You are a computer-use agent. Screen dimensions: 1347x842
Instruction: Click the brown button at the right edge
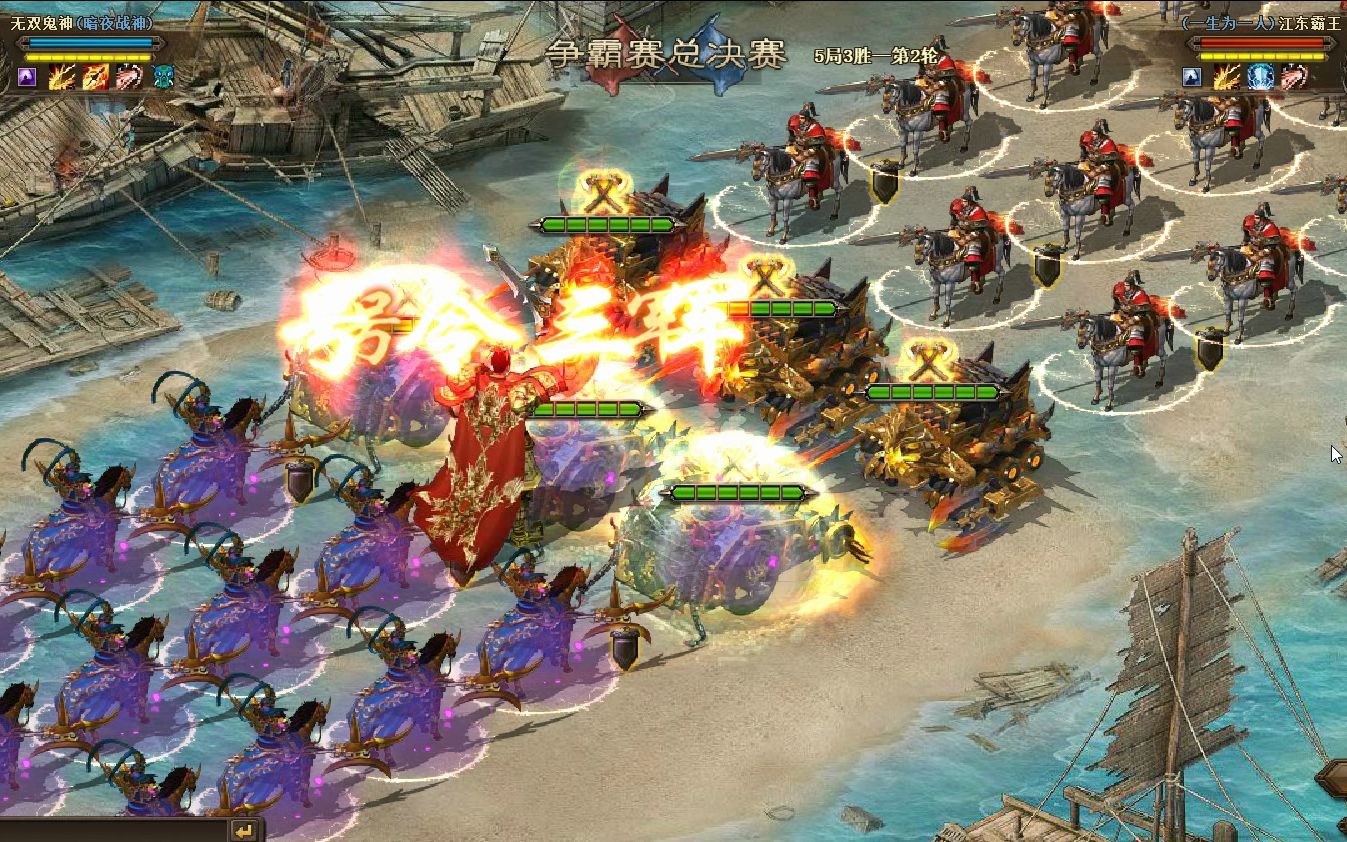click(x=1333, y=778)
